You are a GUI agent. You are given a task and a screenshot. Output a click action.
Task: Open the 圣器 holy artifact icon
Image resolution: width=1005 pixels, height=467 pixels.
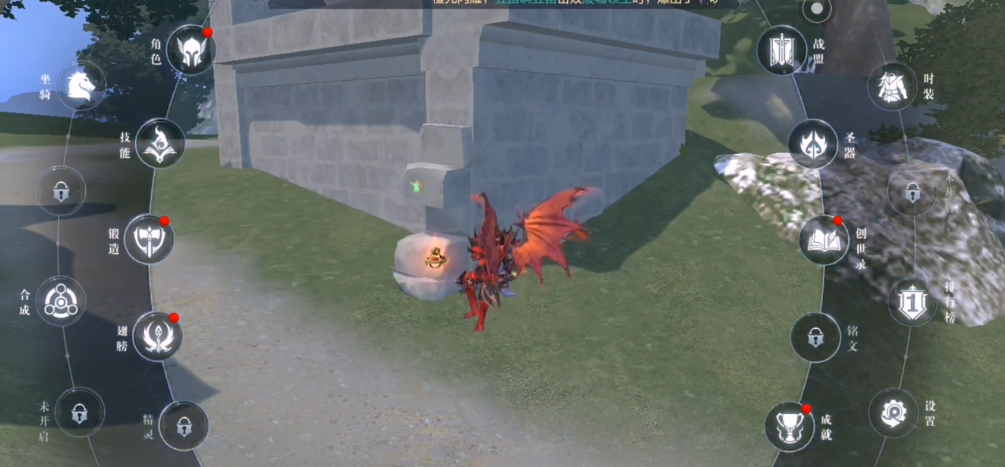[x=812, y=143]
